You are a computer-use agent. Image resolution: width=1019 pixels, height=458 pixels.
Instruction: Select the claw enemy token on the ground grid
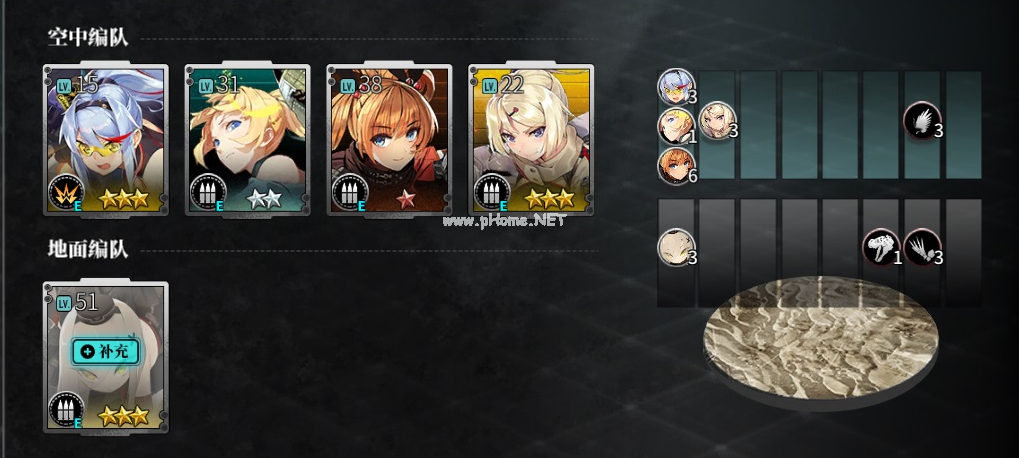click(x=921, y=247)
